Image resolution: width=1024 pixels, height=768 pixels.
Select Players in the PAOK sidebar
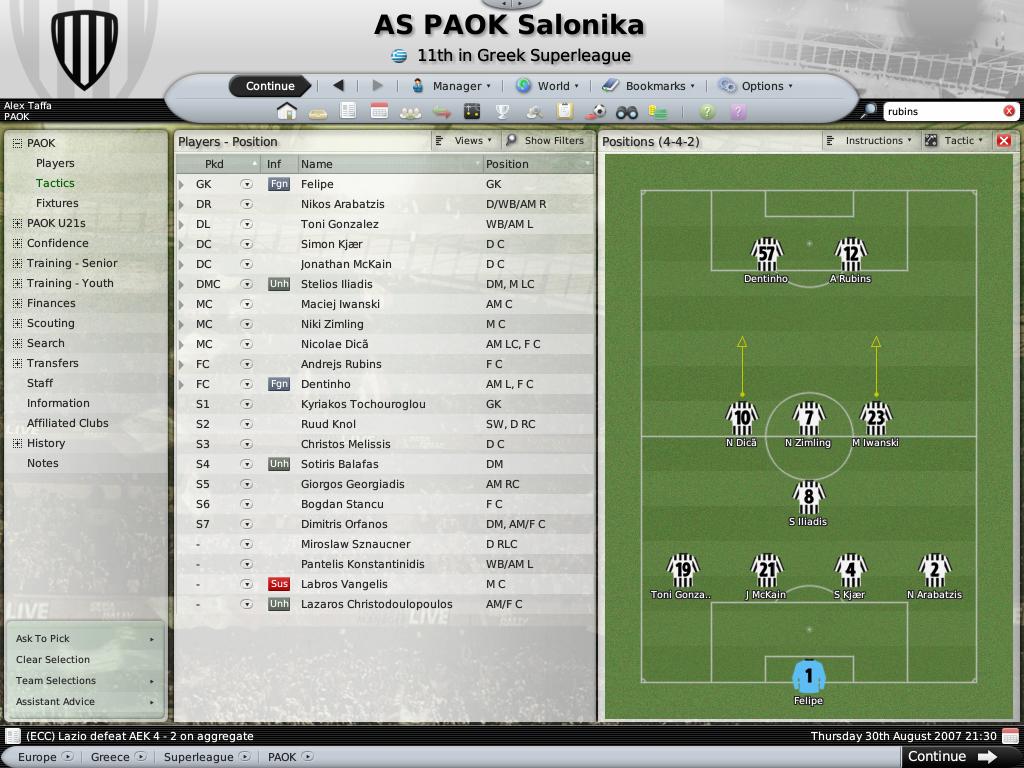point(55,163)
